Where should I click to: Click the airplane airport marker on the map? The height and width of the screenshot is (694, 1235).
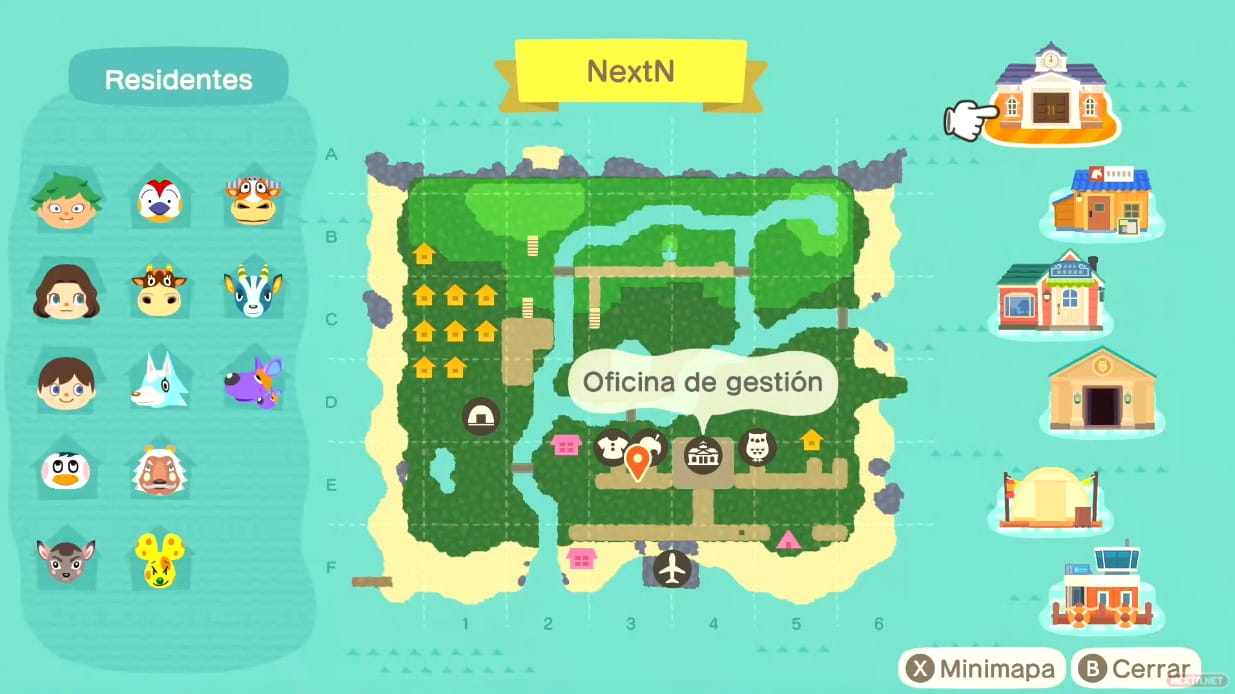tap(672, 569)
